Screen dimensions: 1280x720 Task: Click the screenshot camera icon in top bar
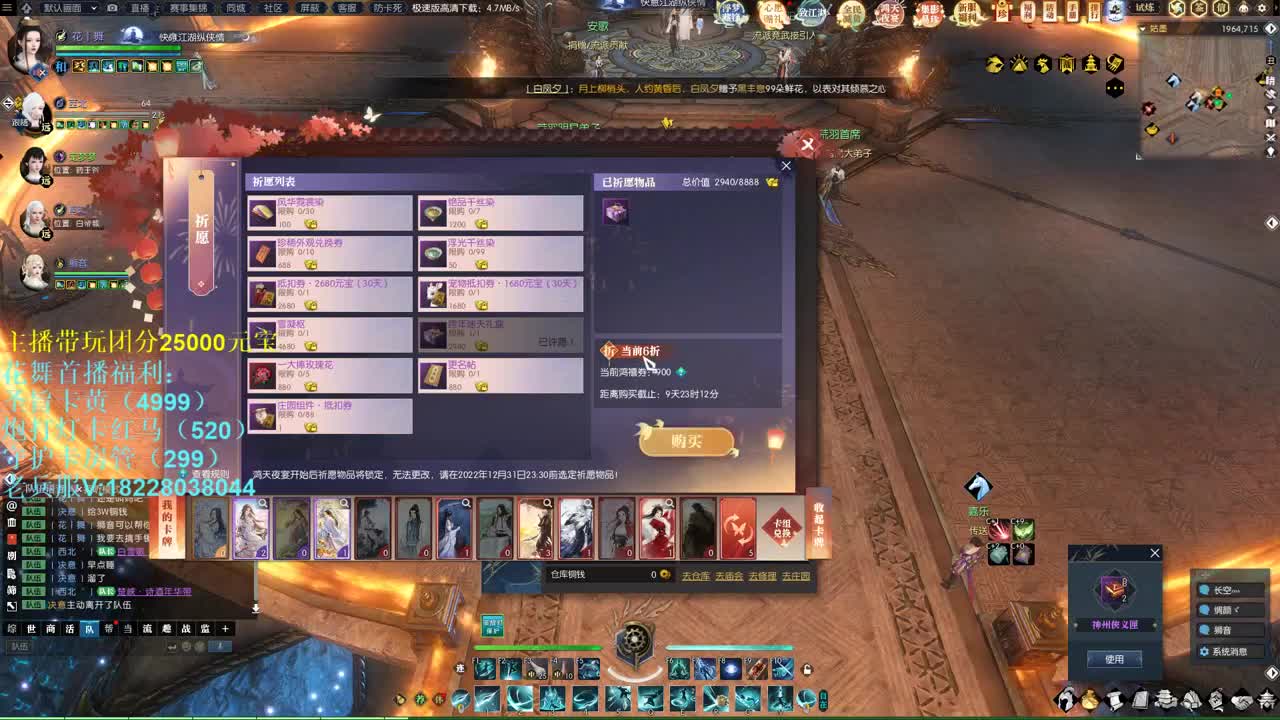click(112, 8)
